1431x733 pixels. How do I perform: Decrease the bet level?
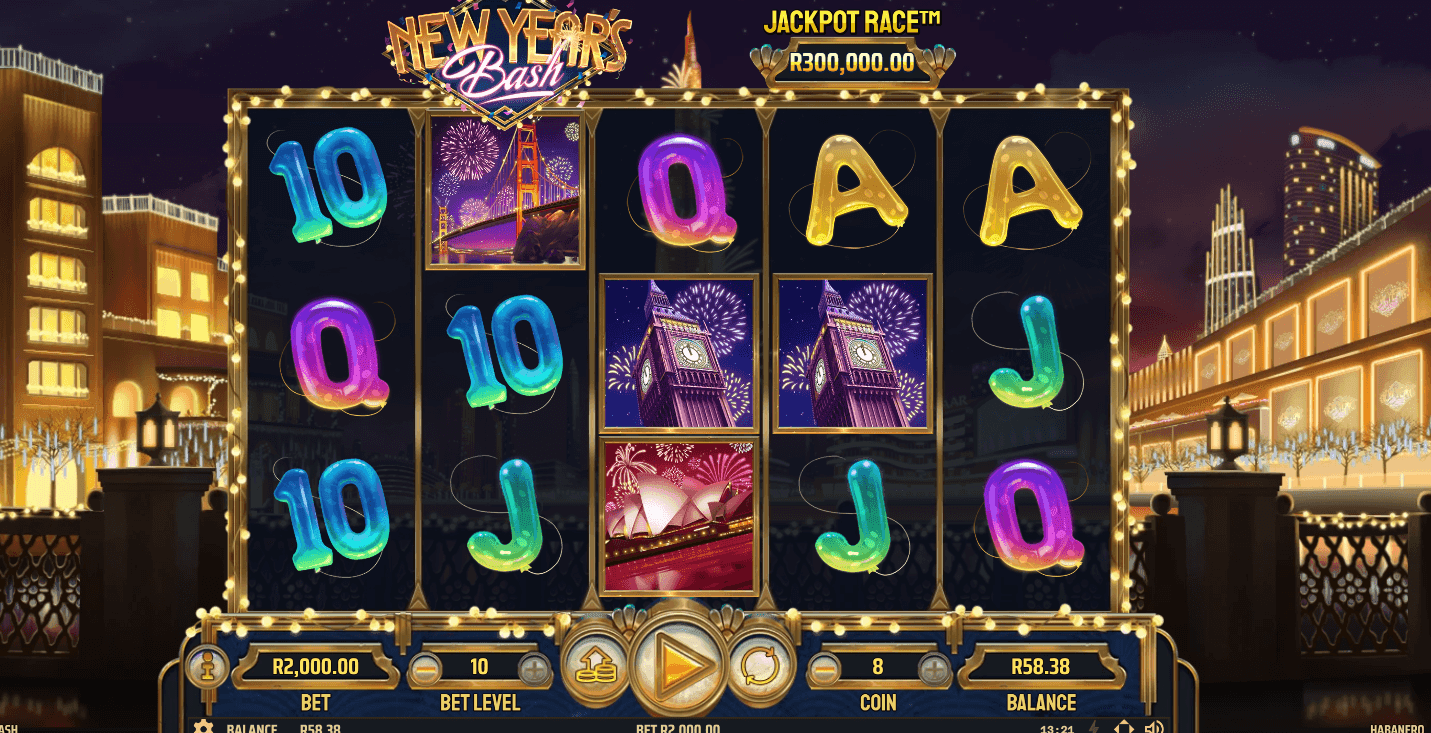click(425, 667)
